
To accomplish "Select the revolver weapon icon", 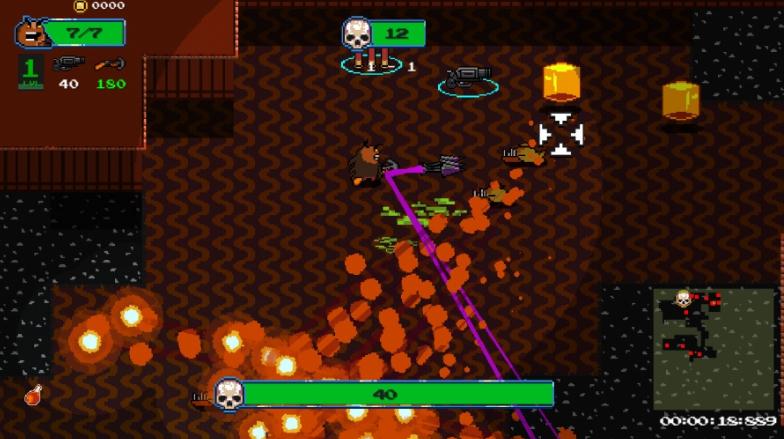I will coord(68,65).
